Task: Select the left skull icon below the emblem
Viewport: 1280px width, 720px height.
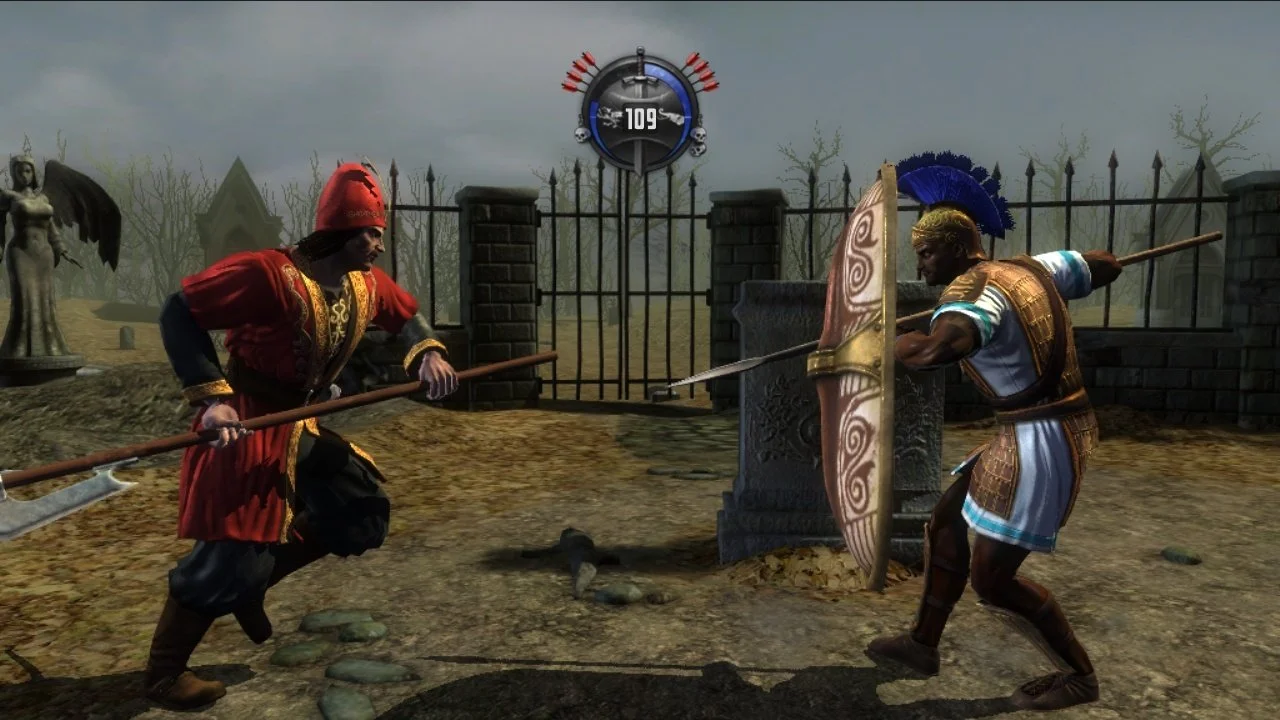Action: (581, 135)
